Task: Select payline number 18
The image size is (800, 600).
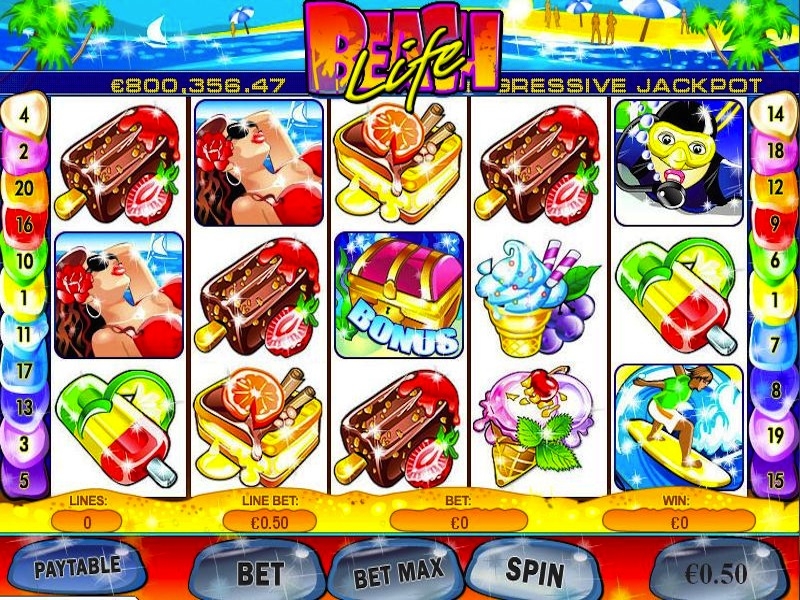Action: (x=775, y=151)
